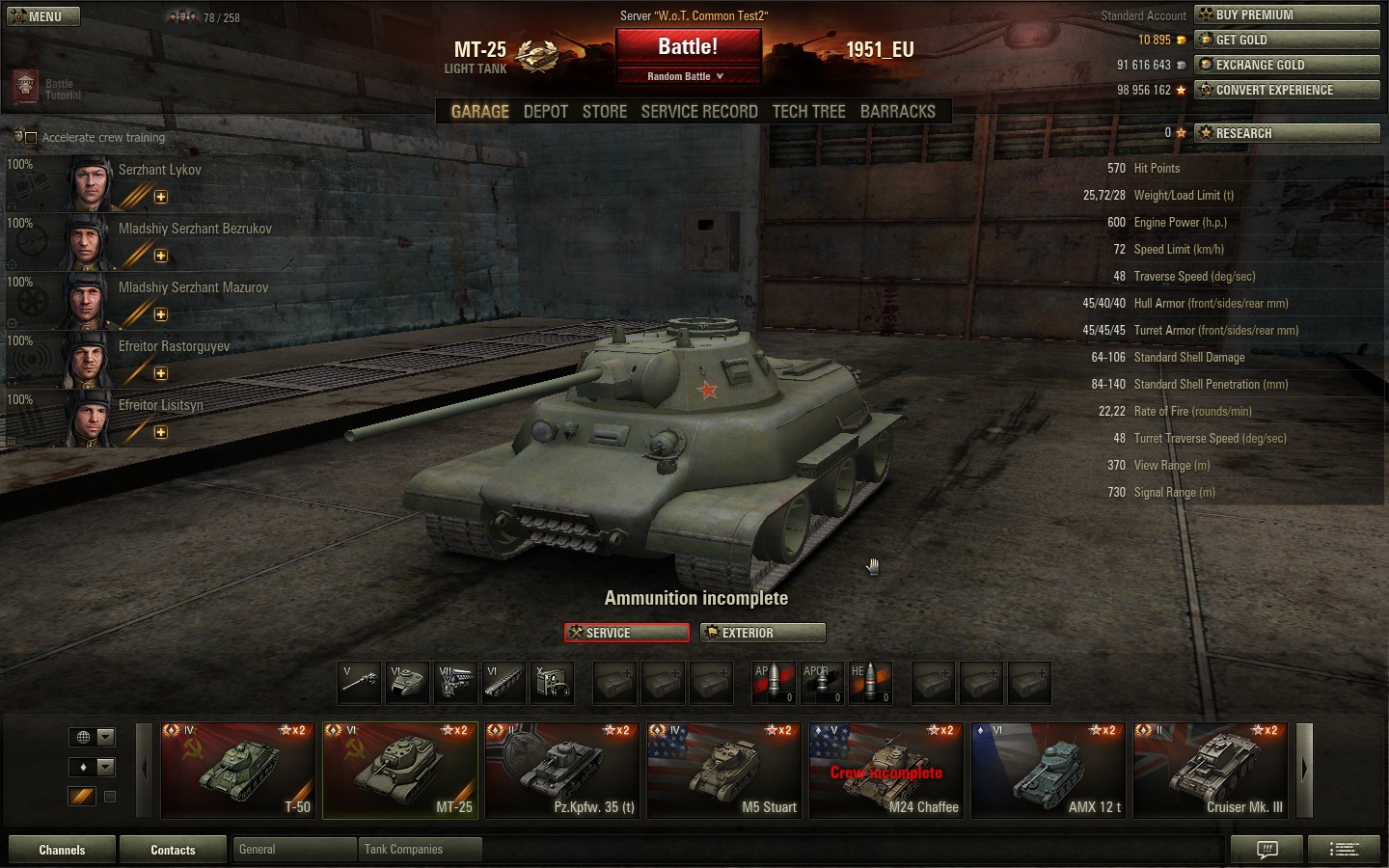
Task: Select the T-50 tank in the carousel
Action: [x=238, y=770]
